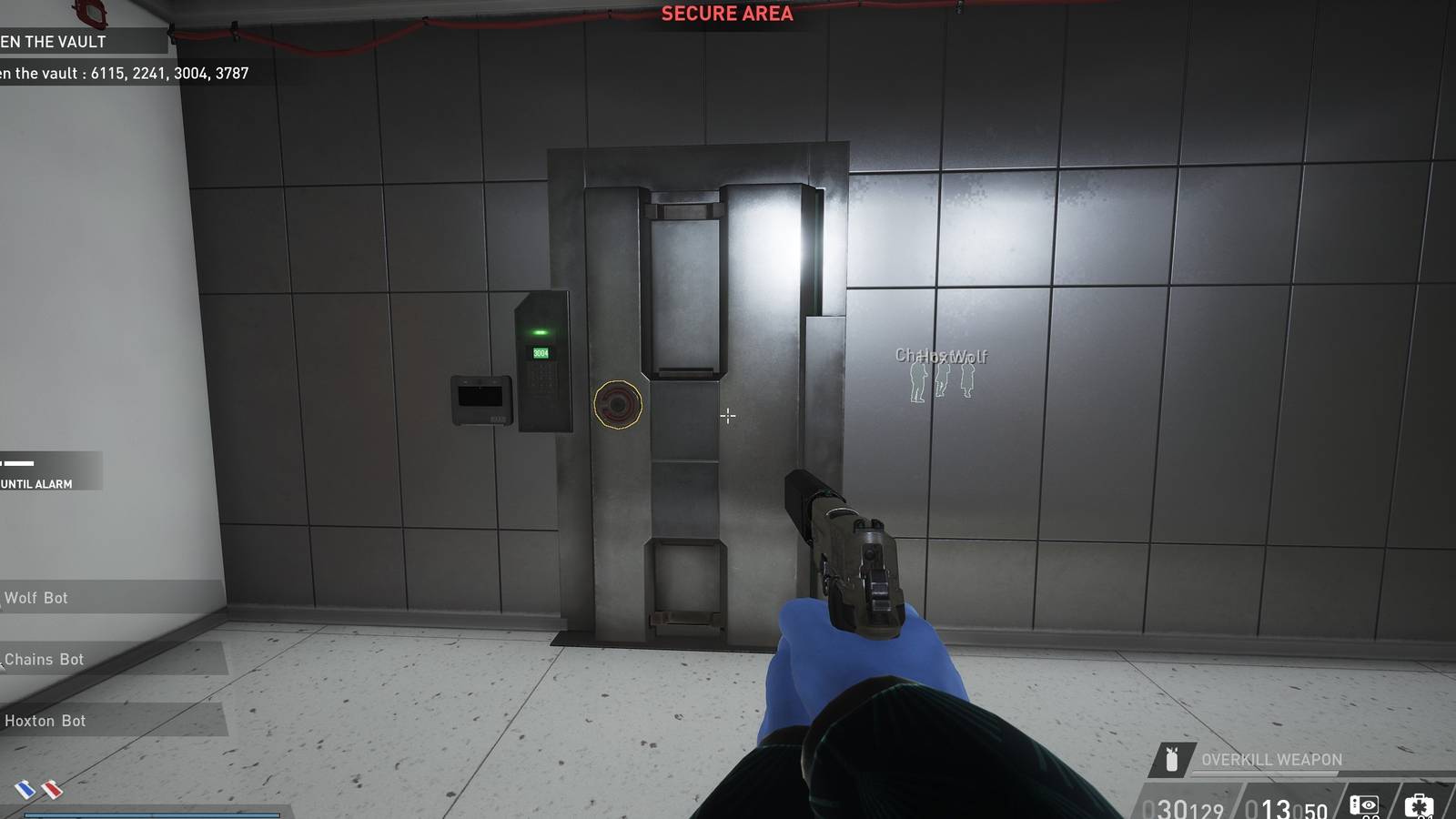Click the primary ammo counter showing 30
The width and height of the screenshot is (1456, 819).
(1174, 805)
